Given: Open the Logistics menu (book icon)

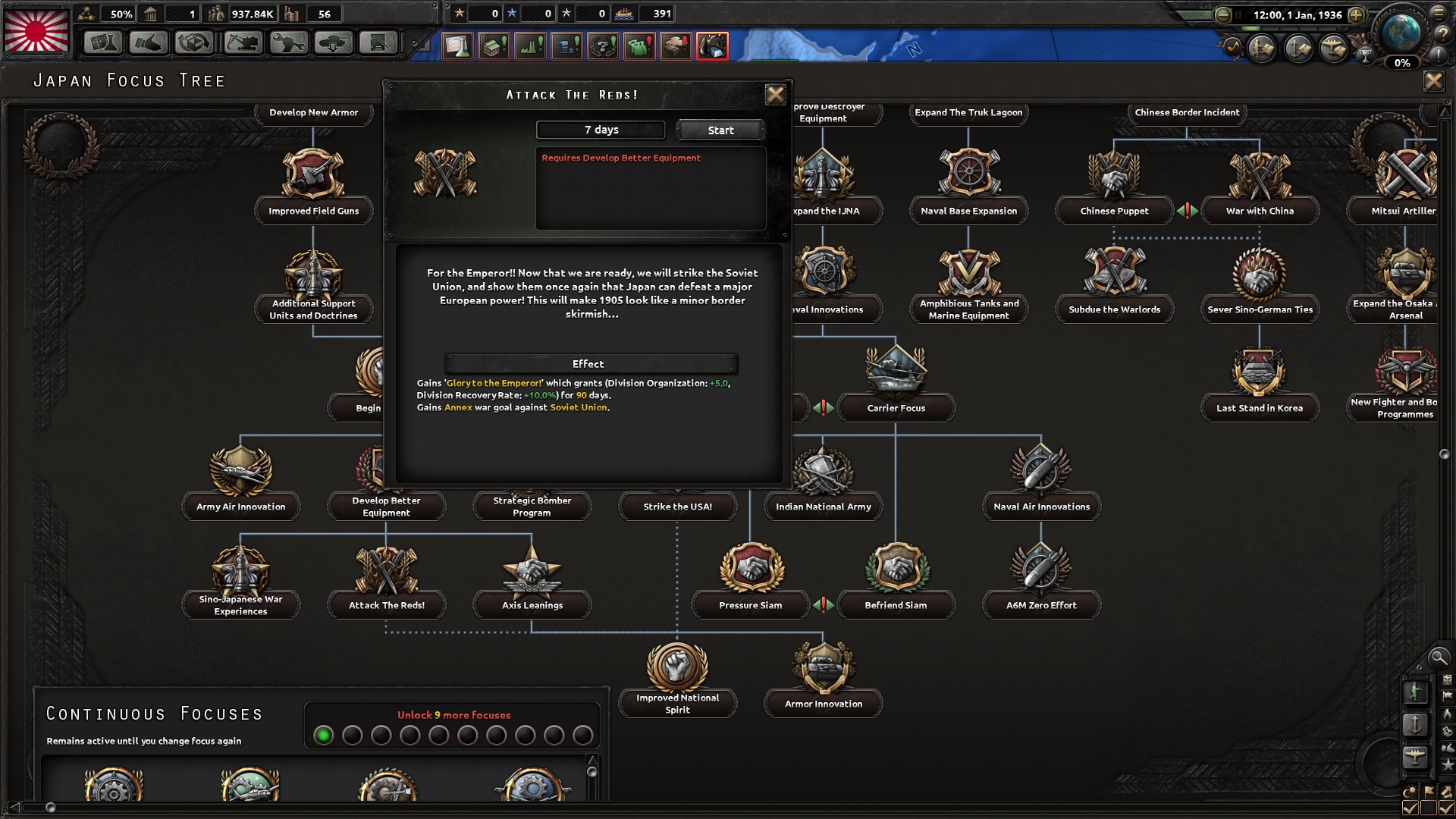Looking at the screenshot, I should point(379,43).
